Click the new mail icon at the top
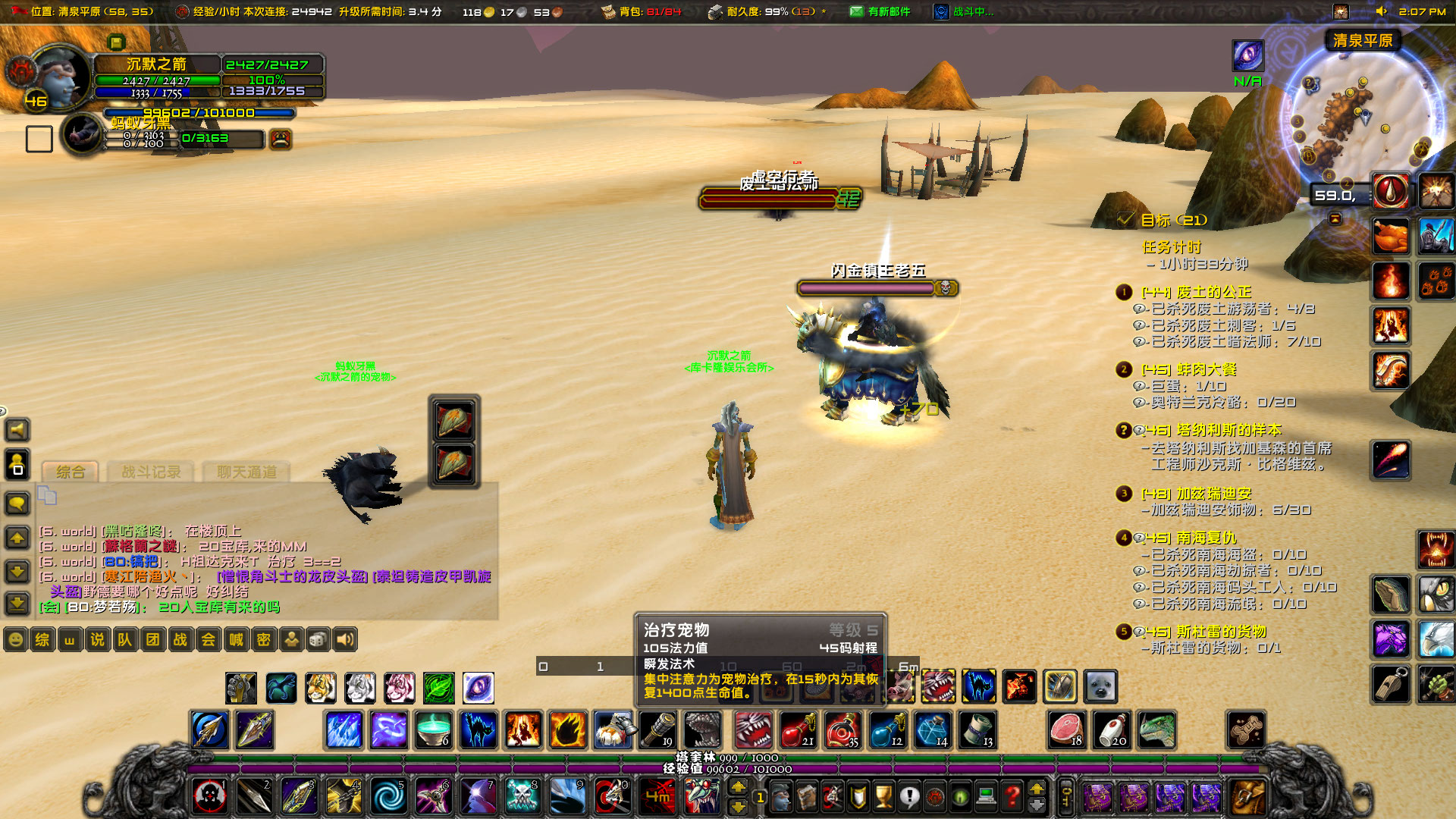Image resolution: width=1456 pixels, height=819 pixels. (x=858, y=11)
